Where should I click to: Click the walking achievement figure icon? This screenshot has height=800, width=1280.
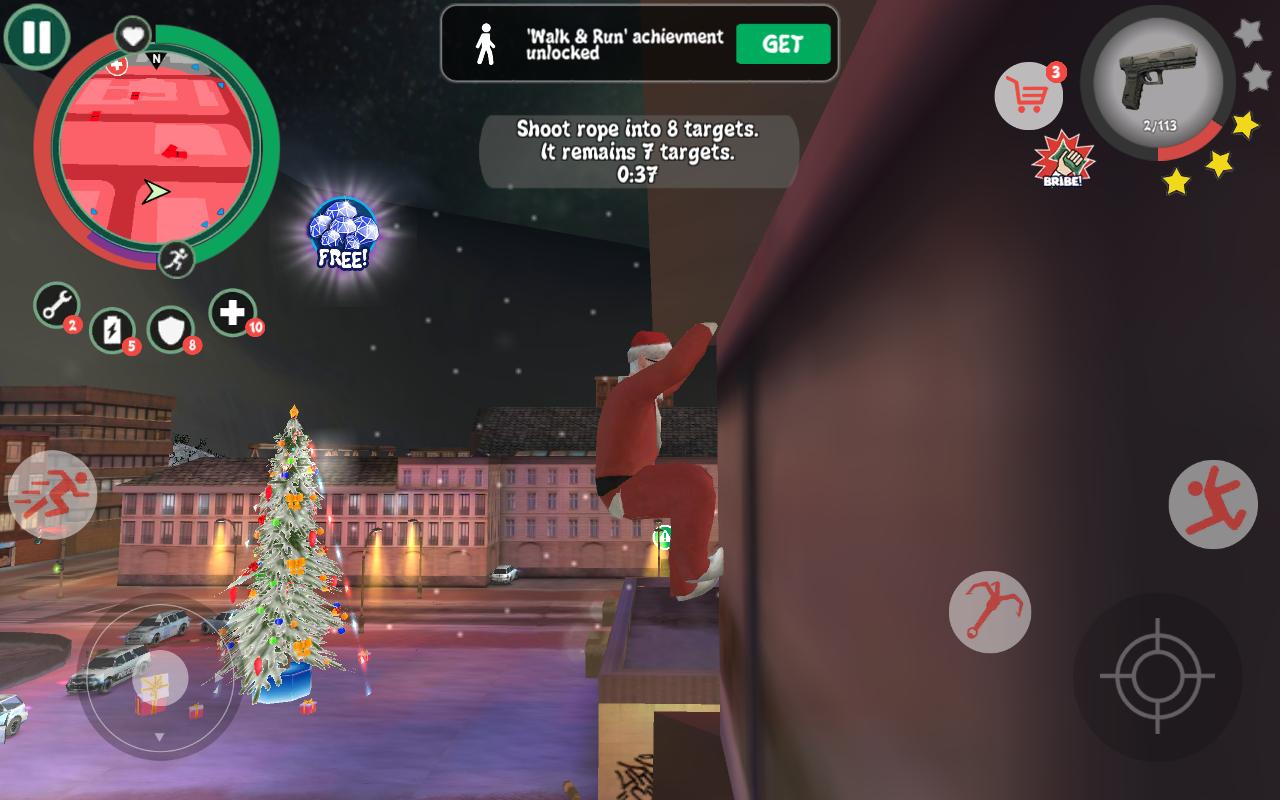pos(487,41)
